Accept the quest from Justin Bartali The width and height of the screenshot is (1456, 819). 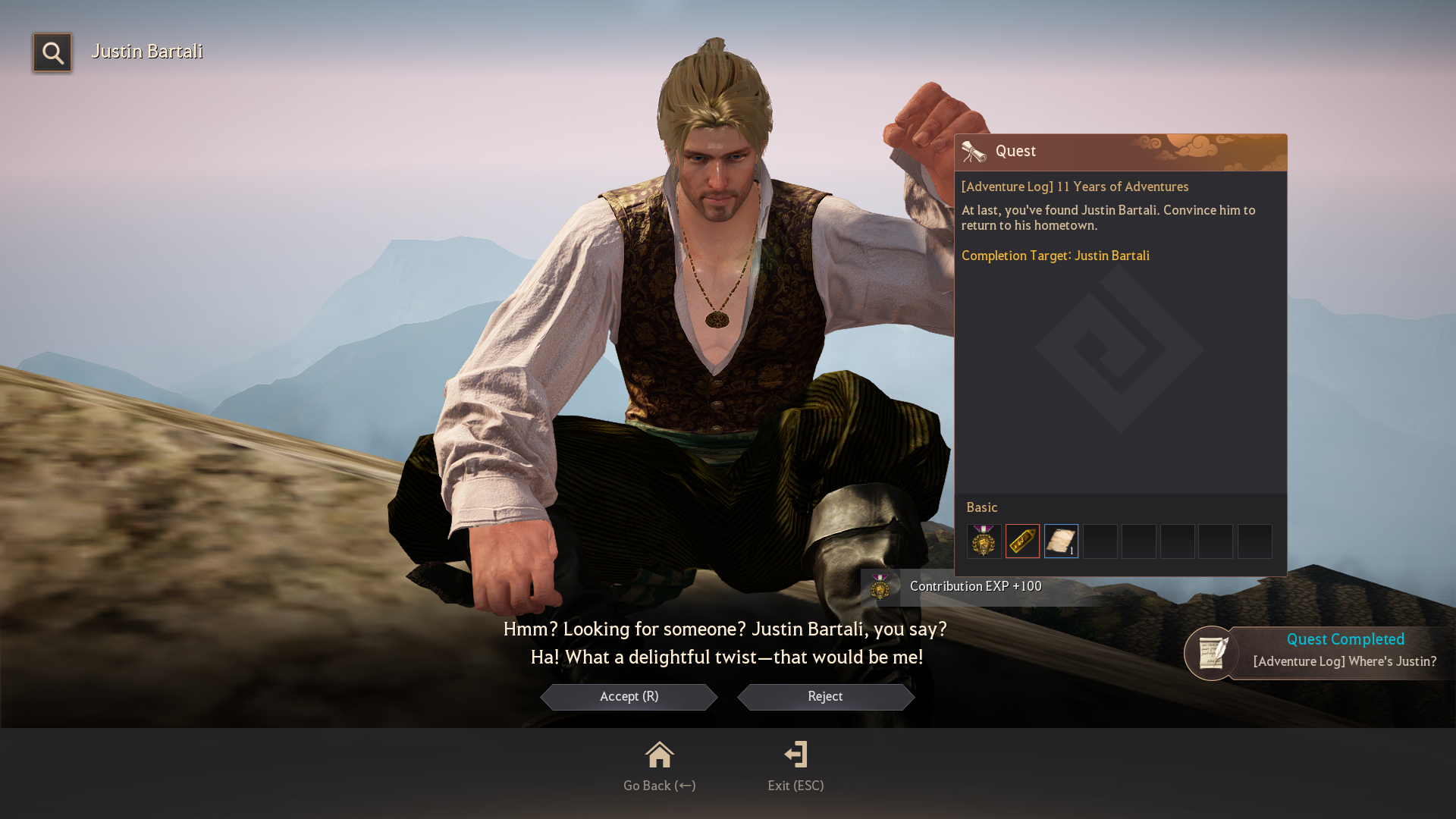pos(629,697)
